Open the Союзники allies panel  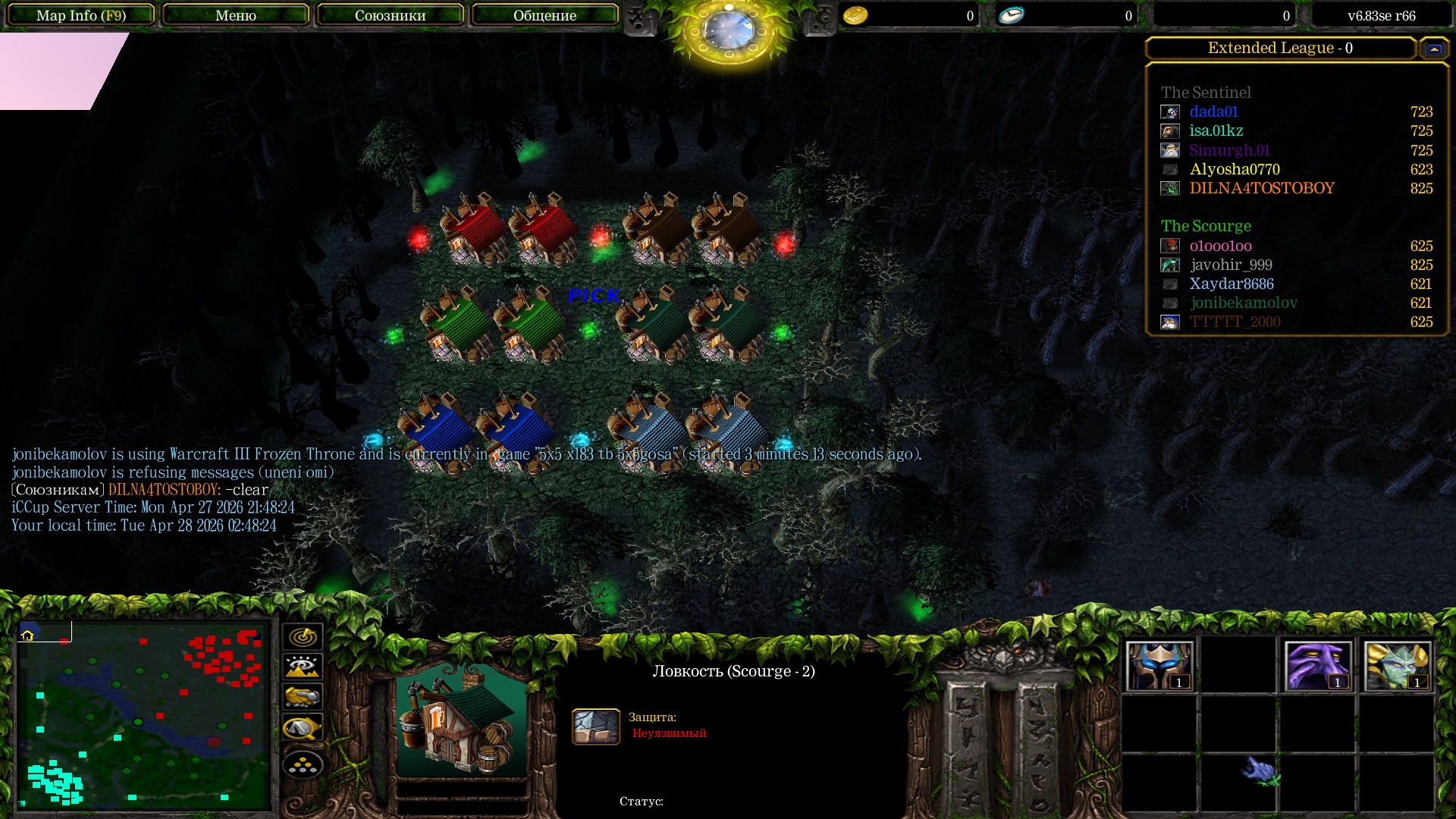tap(390, 15)
